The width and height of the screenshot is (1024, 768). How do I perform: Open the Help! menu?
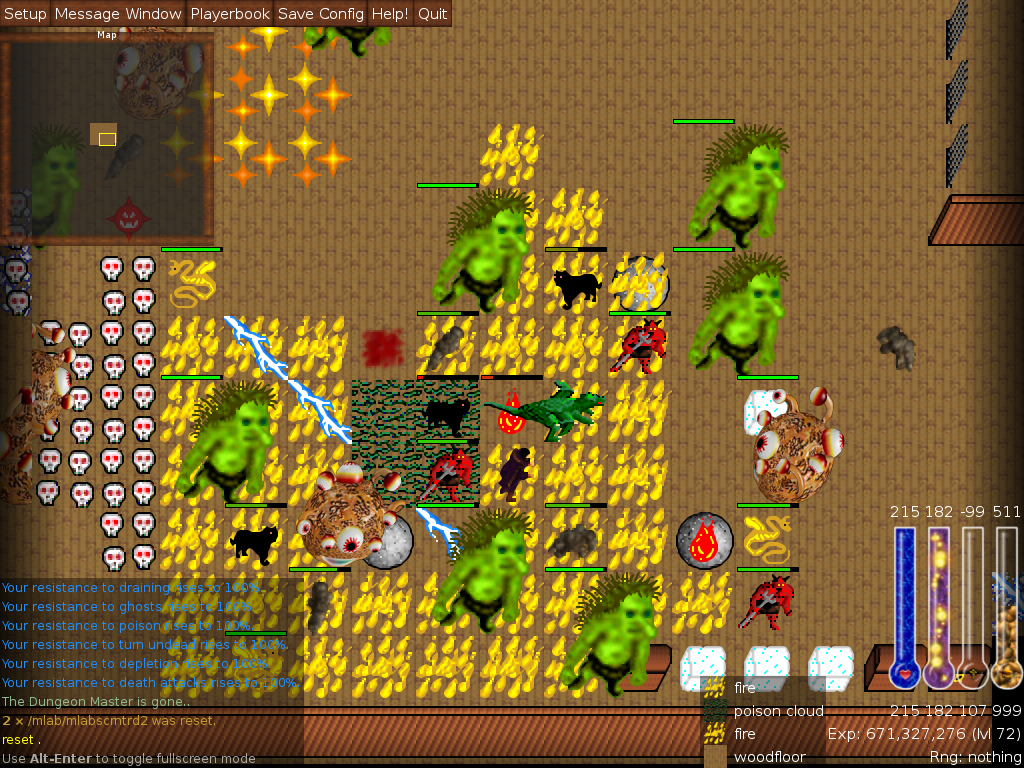pos(389,14)
